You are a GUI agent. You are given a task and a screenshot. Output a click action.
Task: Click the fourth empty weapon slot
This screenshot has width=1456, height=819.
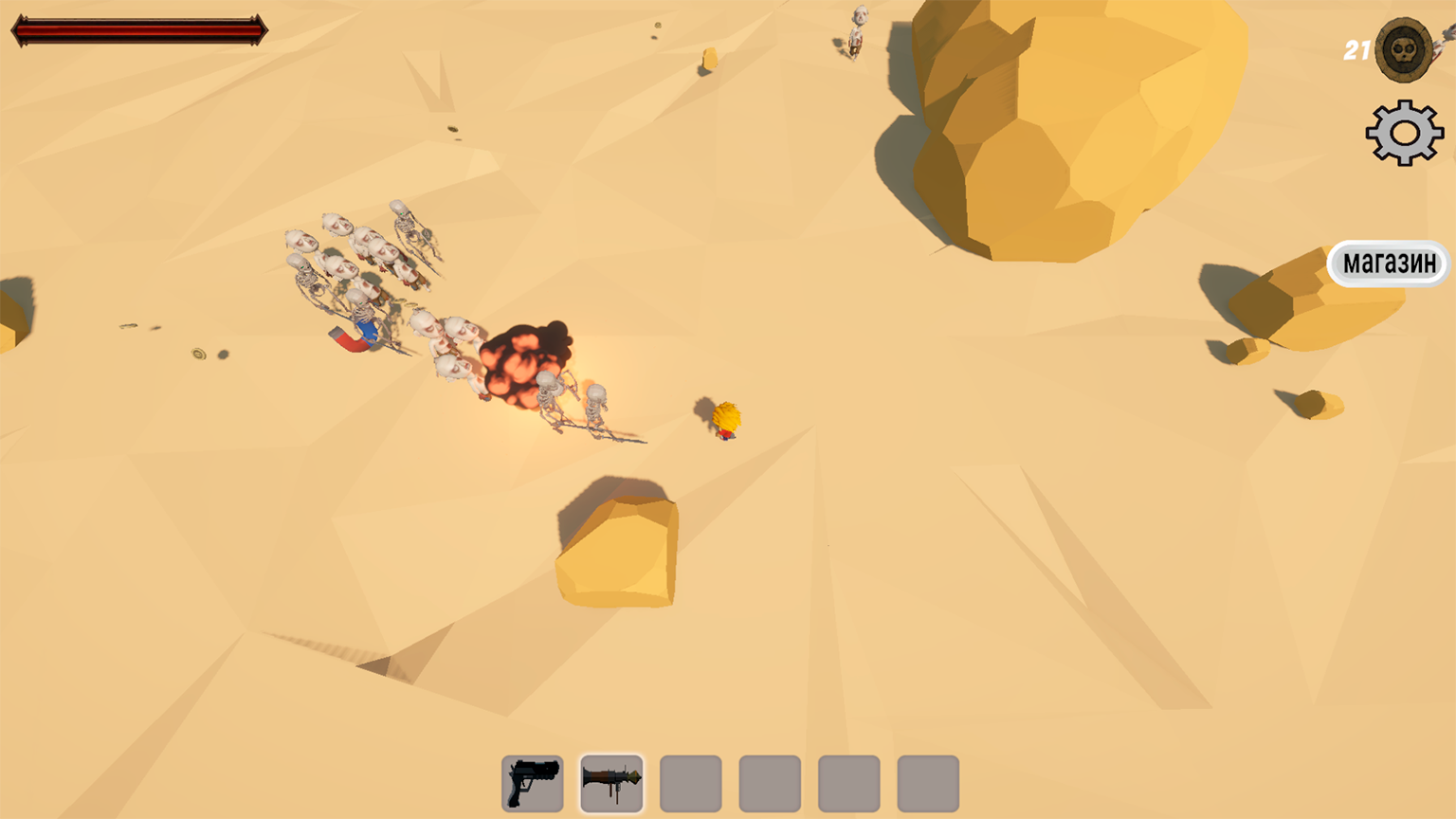point(770,782)
